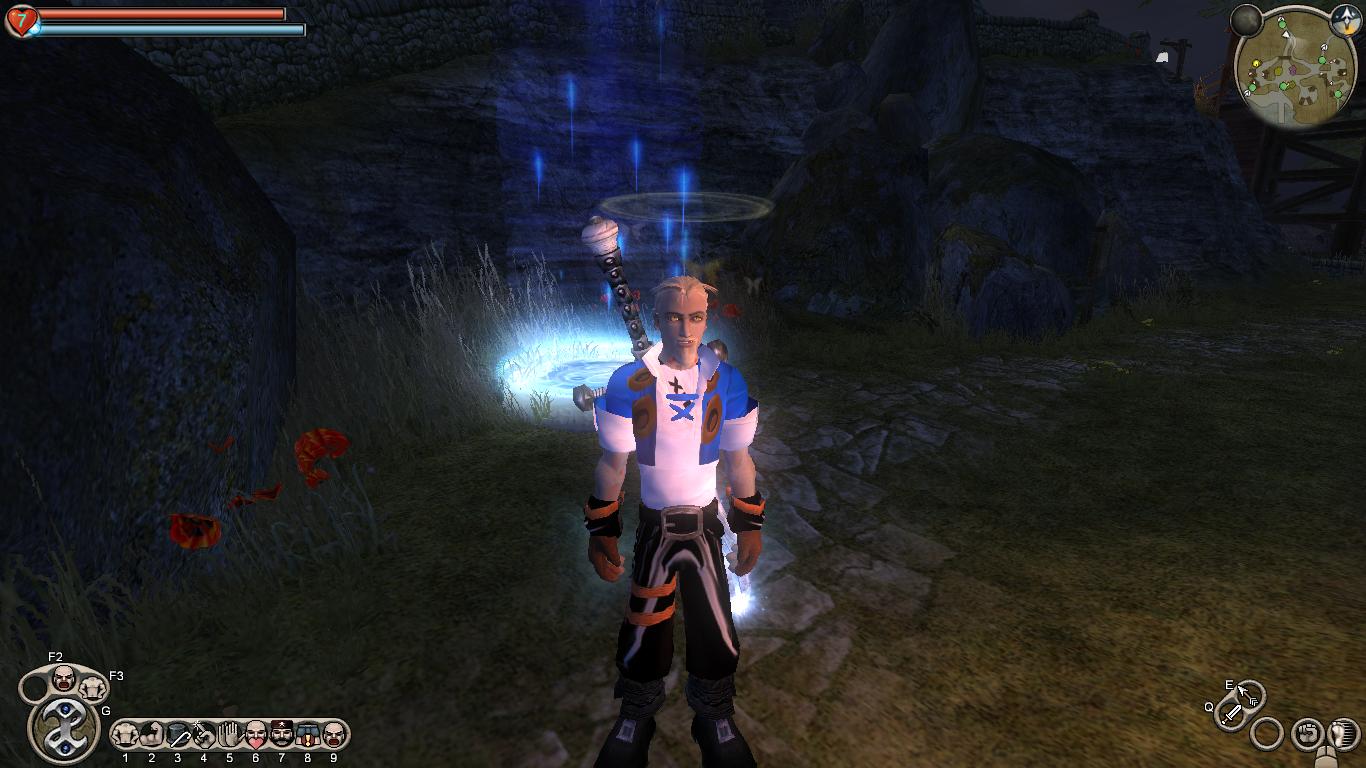Screen dimensions: 1366x768
Task: Click the purple marker on the minimap
Action: 1293,70
